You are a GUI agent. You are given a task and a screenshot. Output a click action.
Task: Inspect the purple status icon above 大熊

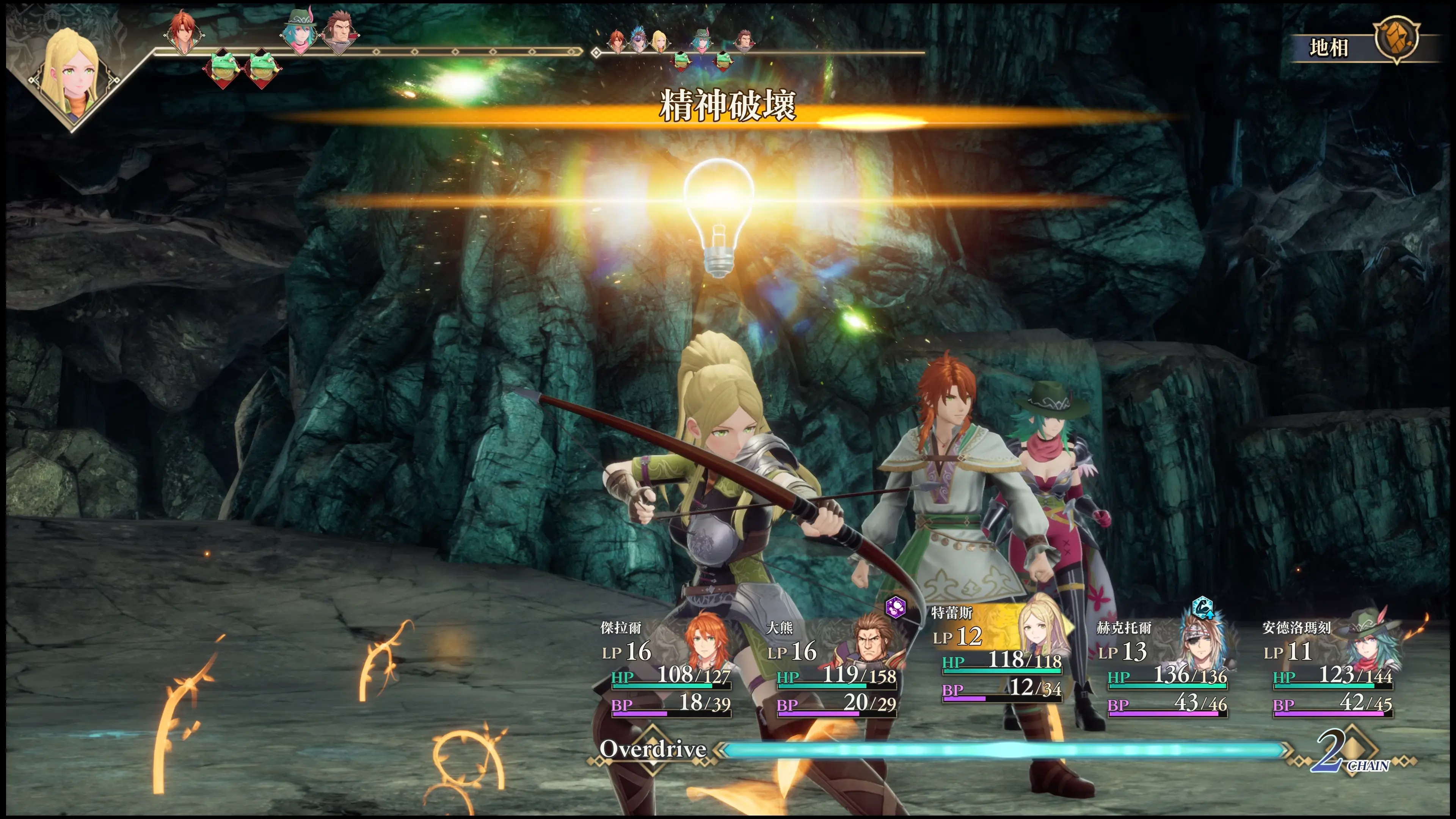(x=895, y=607)
